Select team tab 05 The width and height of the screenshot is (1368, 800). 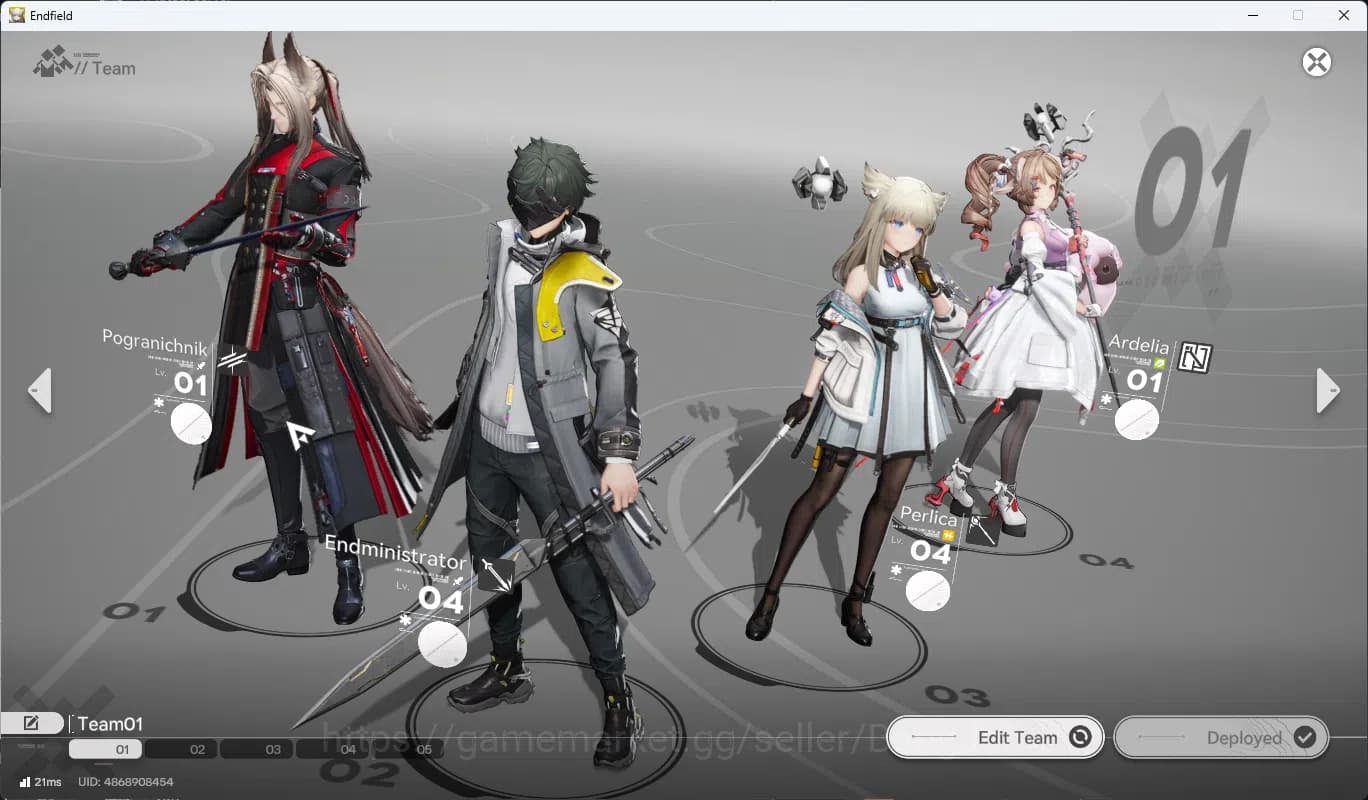(423, 749)
